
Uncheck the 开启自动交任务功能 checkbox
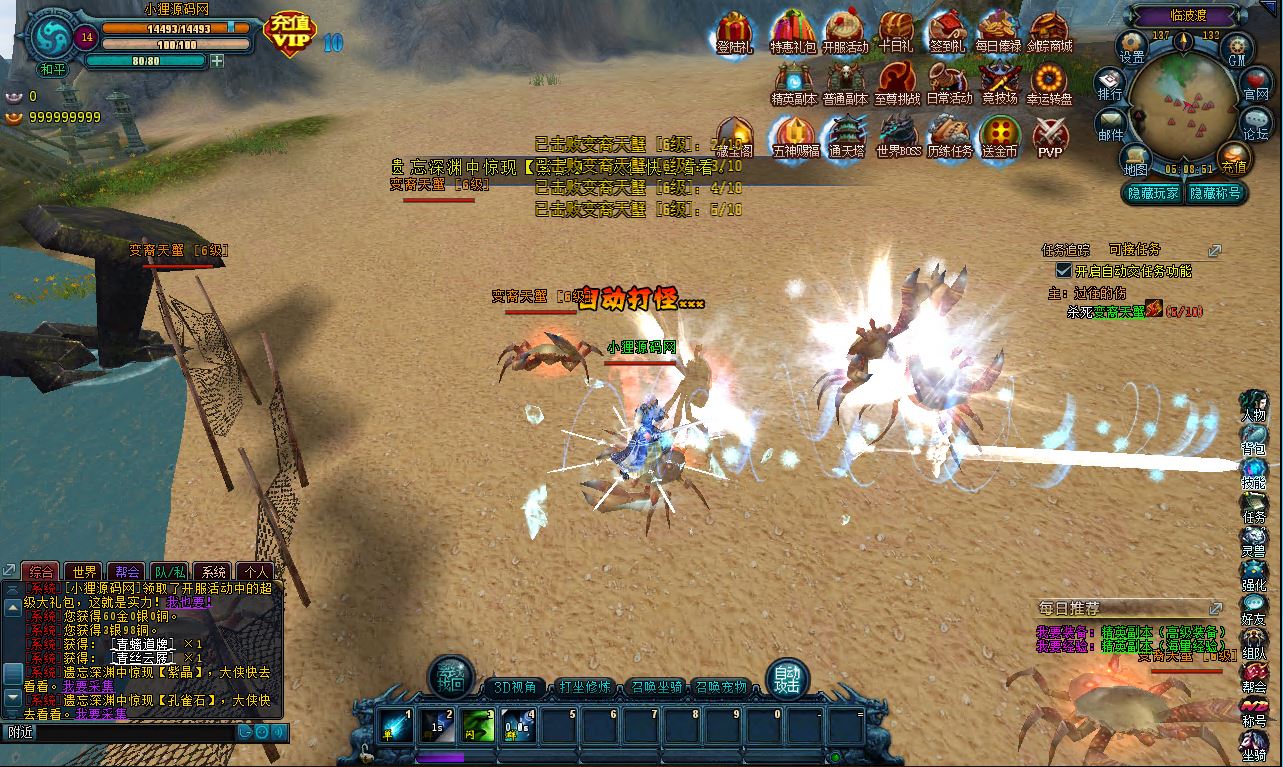point(1064,271)
